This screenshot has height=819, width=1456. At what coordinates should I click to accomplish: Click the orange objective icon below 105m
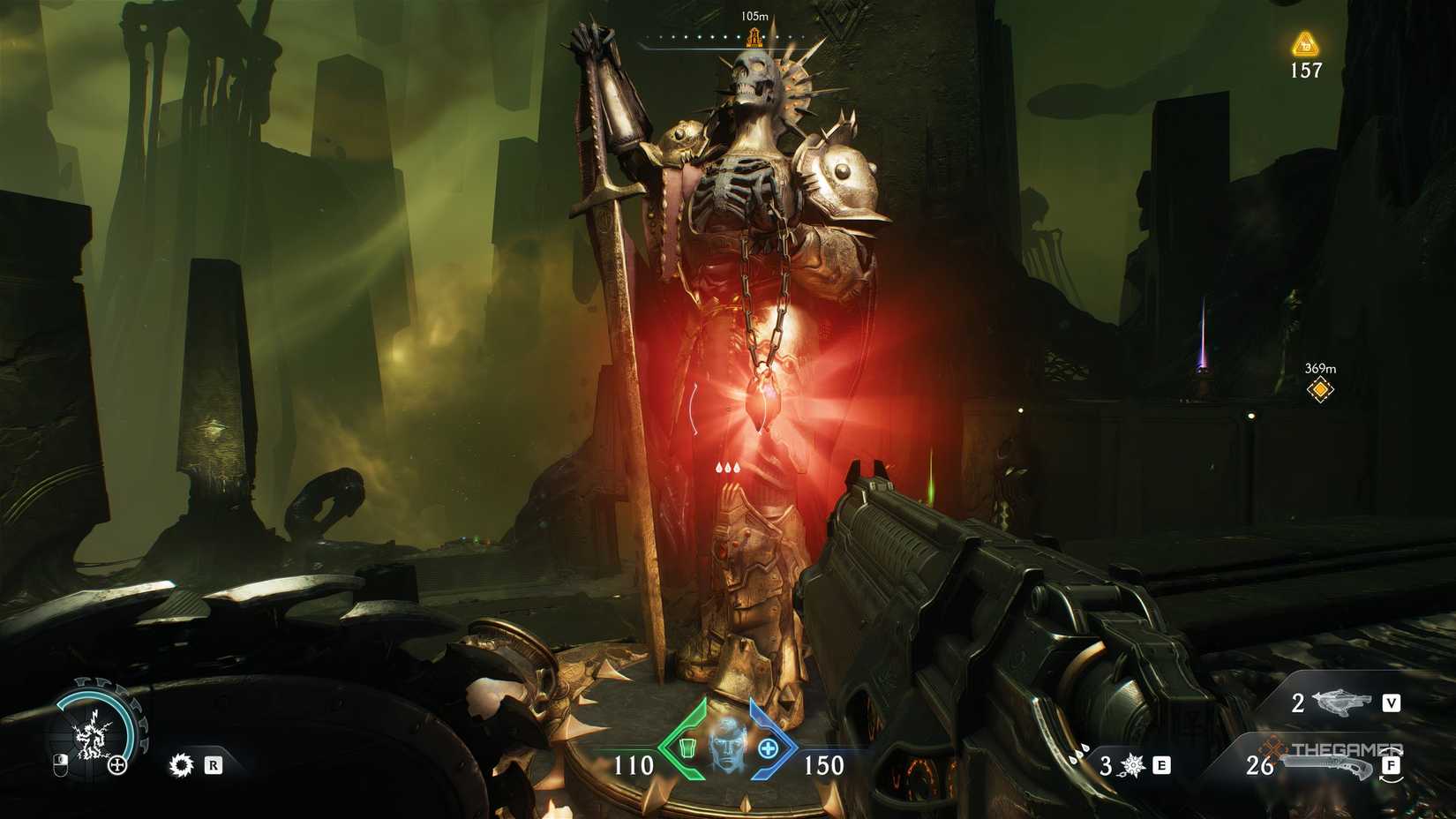(x=754, y=37)
